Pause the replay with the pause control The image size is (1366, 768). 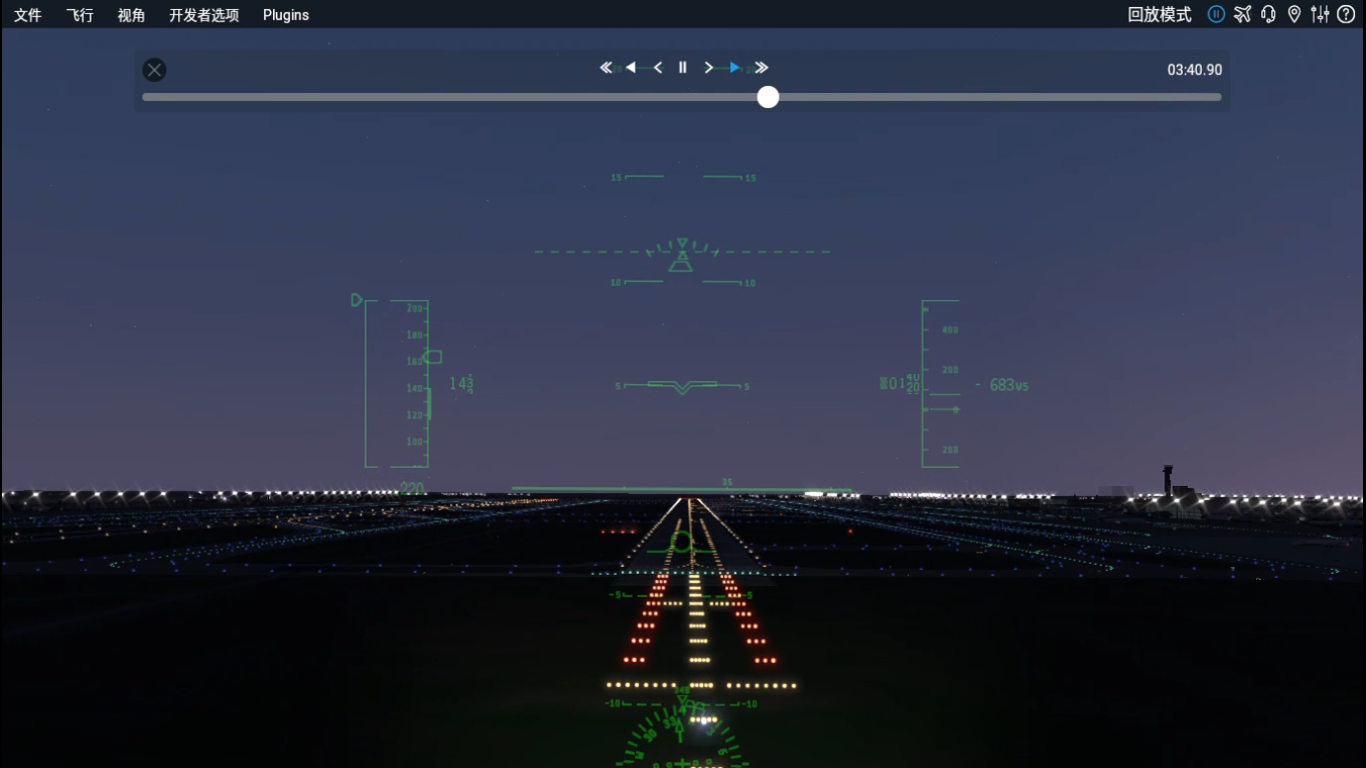[683, 67]
